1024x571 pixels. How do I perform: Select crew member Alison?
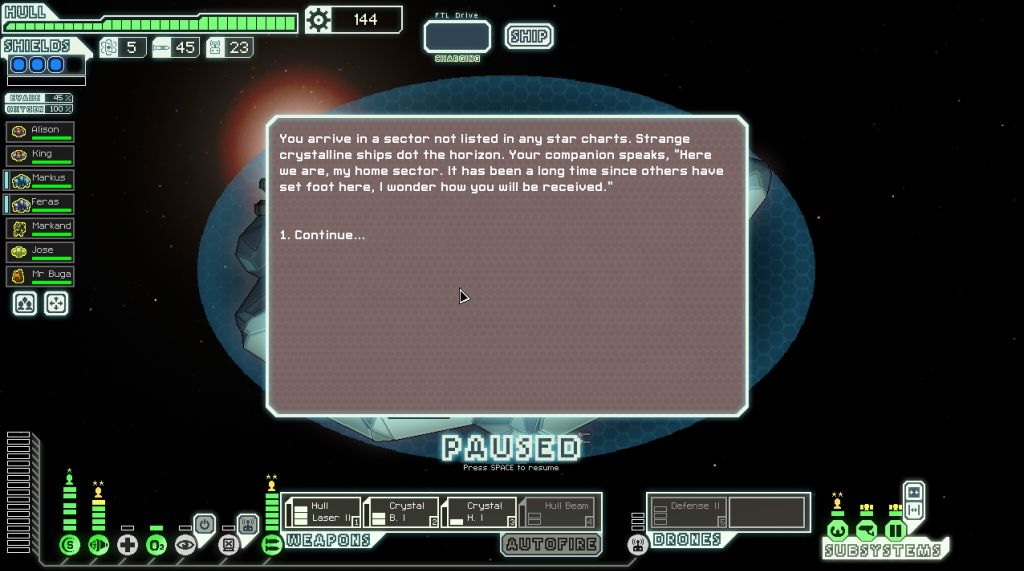coord(40,131)
